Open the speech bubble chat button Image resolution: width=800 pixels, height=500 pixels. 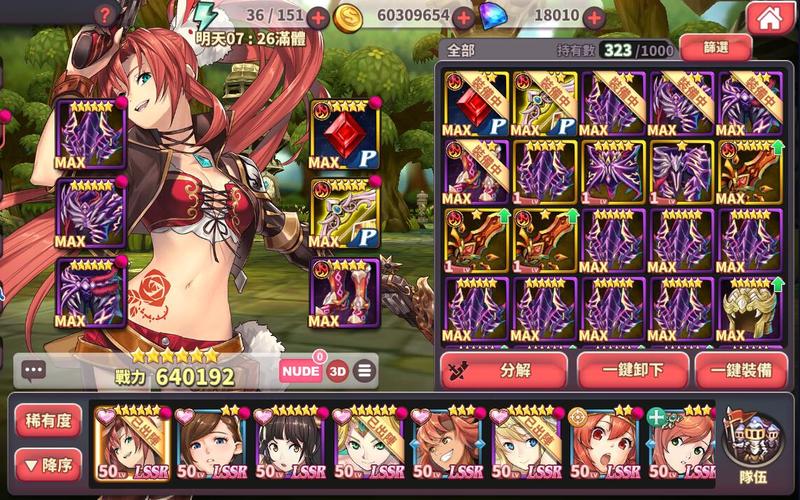[33, 370]
